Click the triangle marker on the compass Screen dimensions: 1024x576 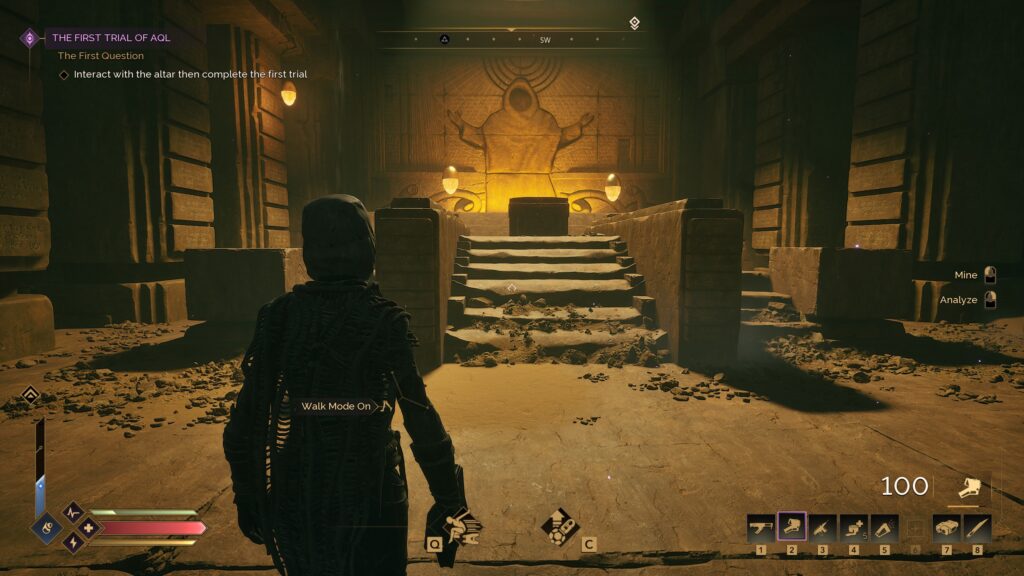coord(445,40)
